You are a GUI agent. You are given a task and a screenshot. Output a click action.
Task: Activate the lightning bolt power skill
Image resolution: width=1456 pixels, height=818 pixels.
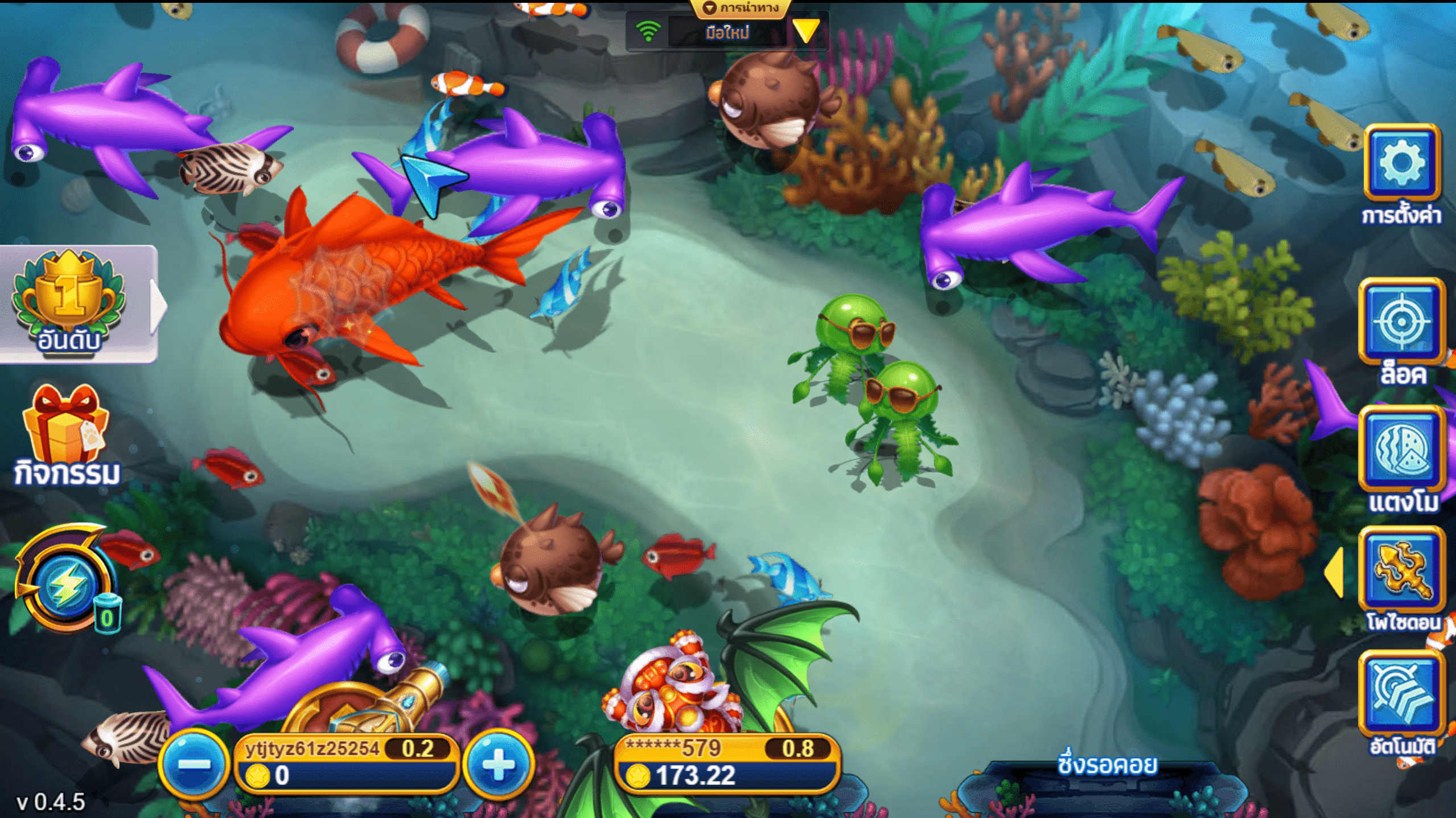pyautogui.click(x=65, y=585)
